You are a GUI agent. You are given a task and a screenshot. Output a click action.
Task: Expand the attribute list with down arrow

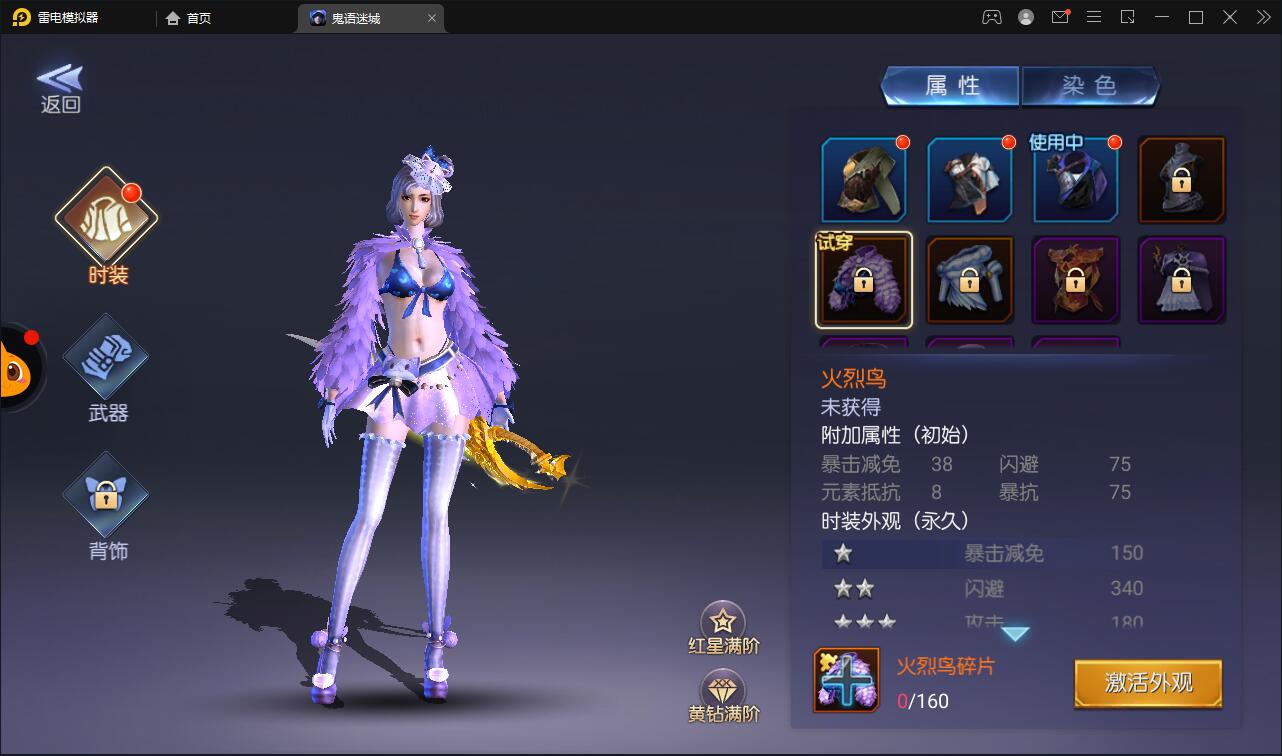point(1015,634)
